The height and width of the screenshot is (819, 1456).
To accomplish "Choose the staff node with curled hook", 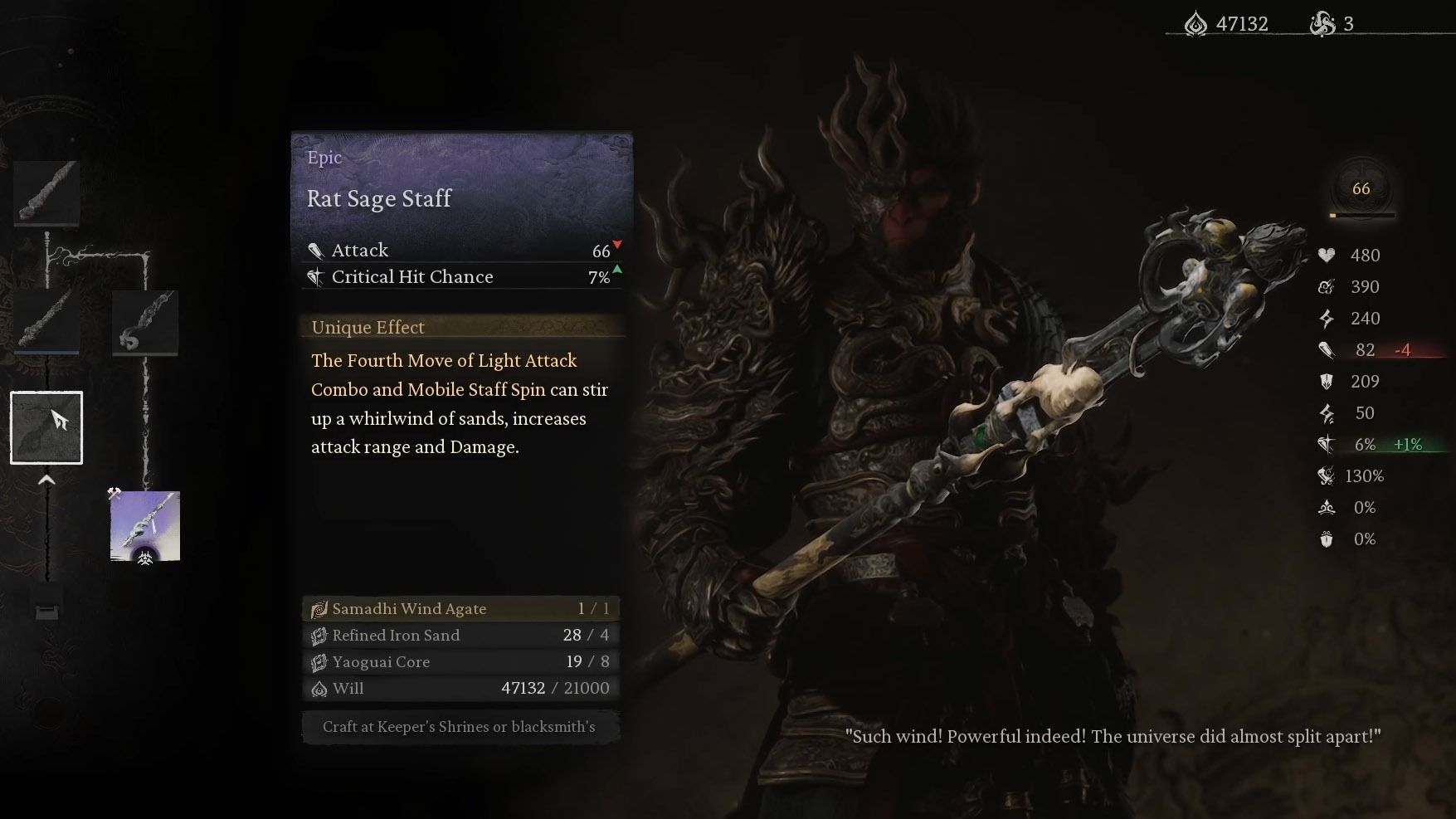I will (x=145, y=322).
